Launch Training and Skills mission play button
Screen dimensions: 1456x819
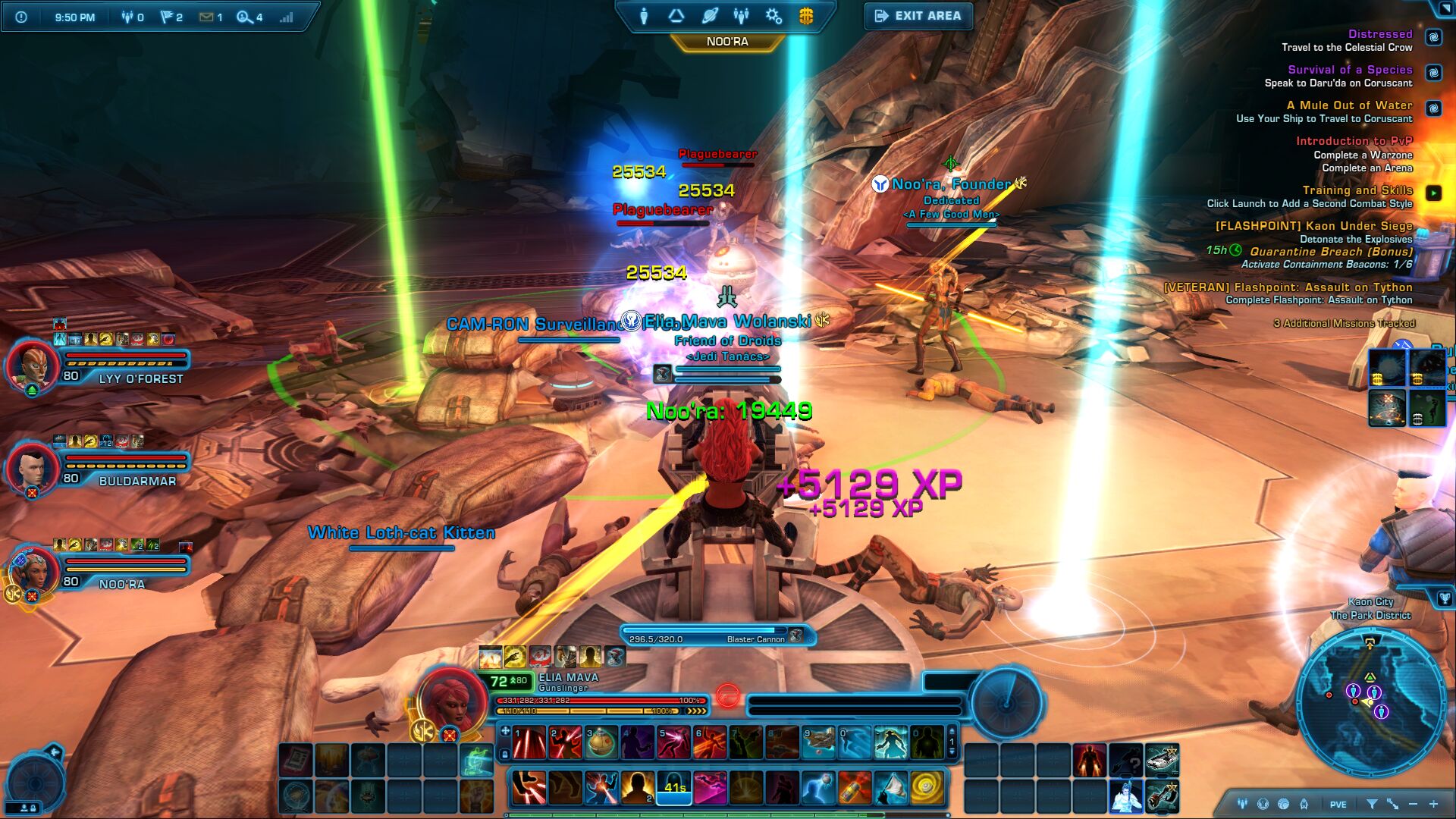tap(1433, 193)
